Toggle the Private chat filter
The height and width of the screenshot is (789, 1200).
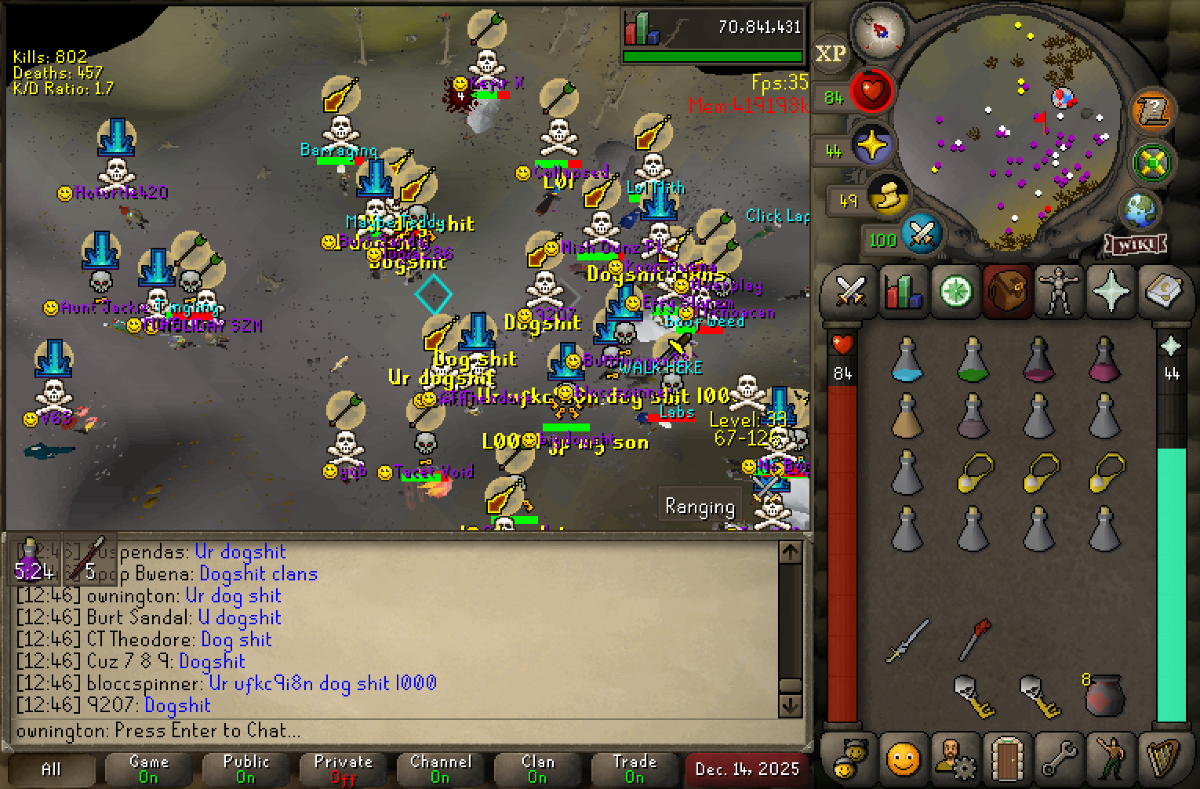point(344,770)
